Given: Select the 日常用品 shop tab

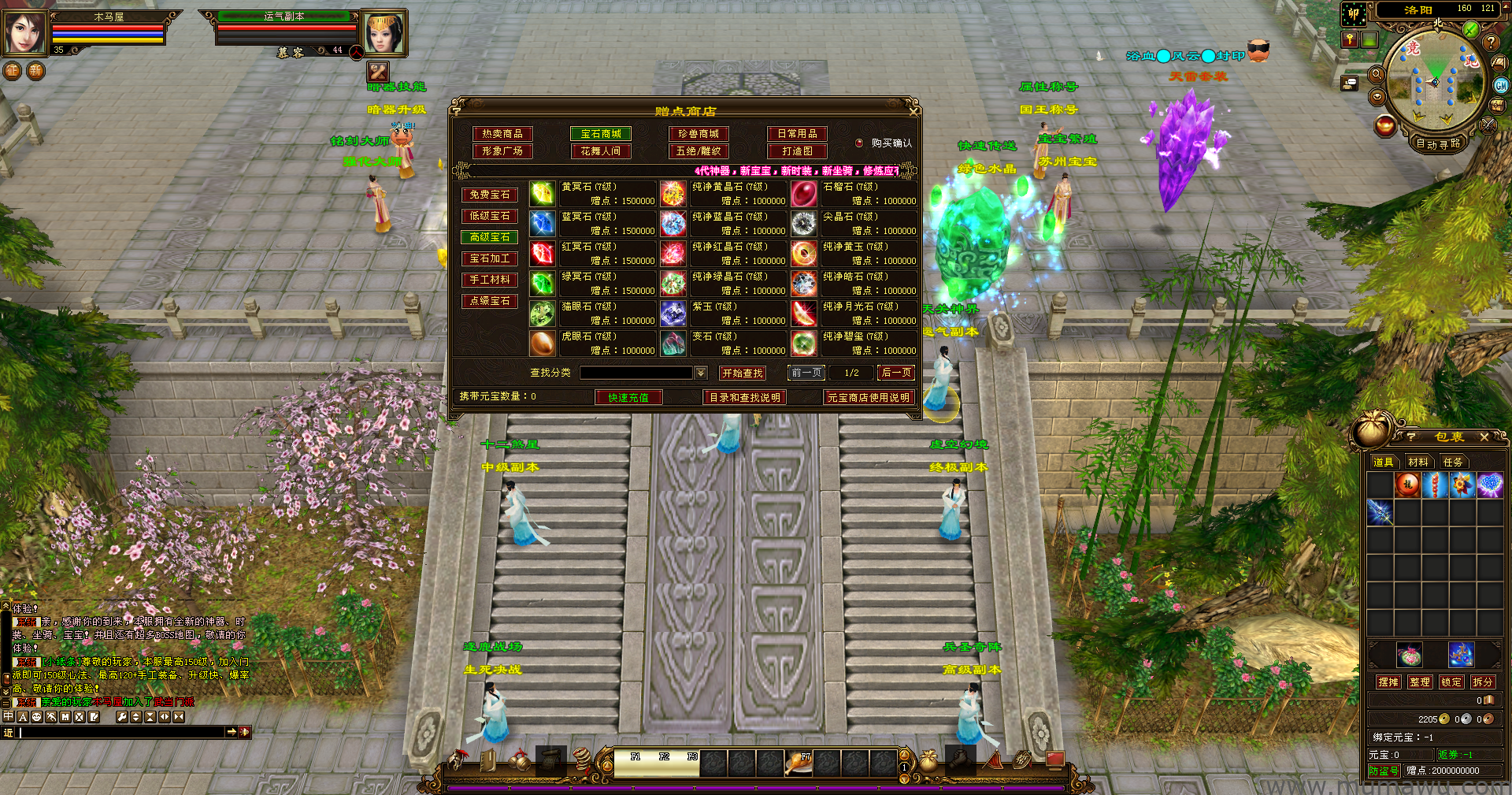Looking at the screenshot, I should point(797,134).
